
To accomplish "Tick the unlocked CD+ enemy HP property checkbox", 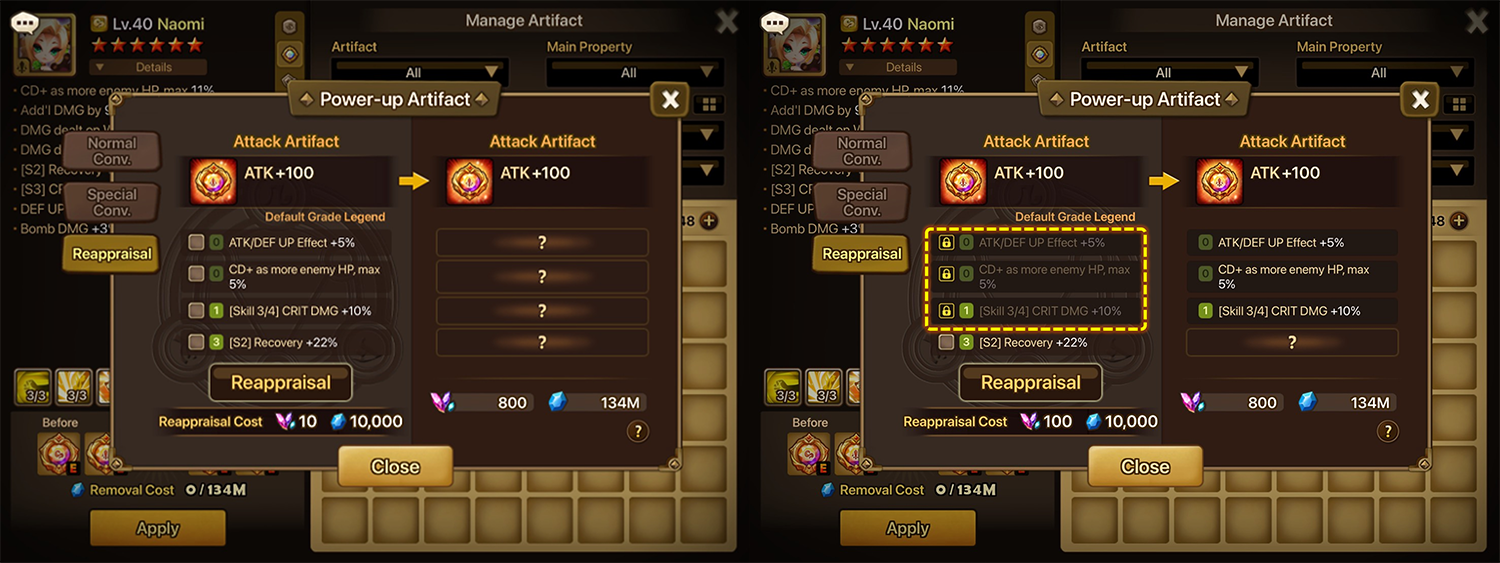I will (x=196, y=273).
